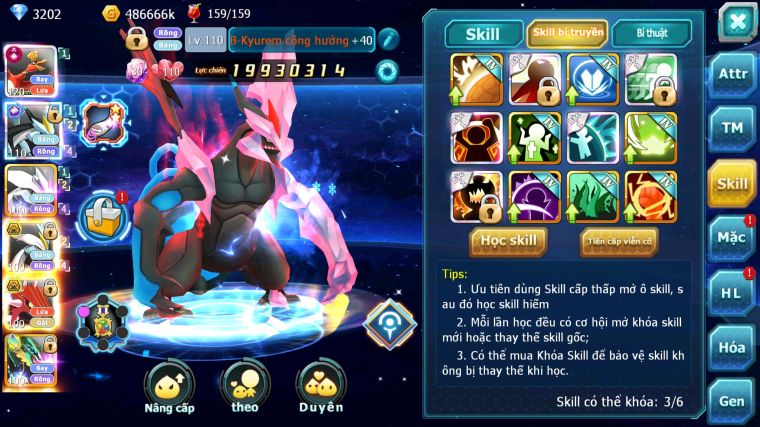Open the Duyên bond button
This screenshot has width=760, height=427.
[319, 387]
